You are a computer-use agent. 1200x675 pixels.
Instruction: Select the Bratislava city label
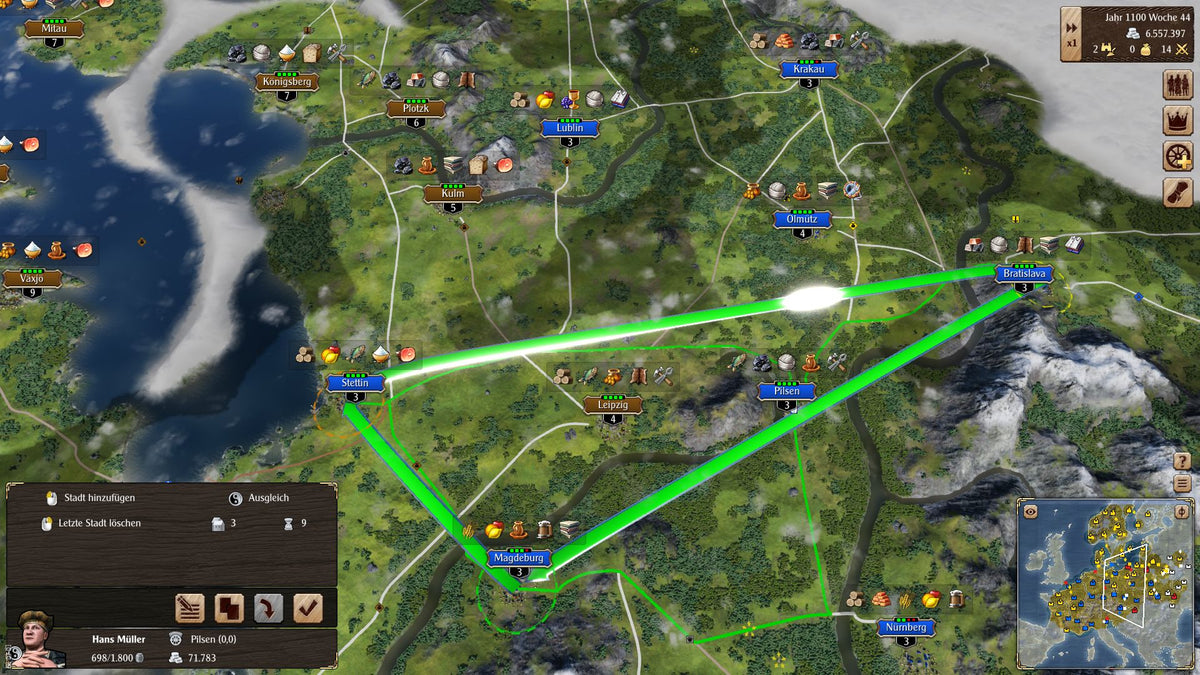pyautogui.click(x=1023, y=273)
